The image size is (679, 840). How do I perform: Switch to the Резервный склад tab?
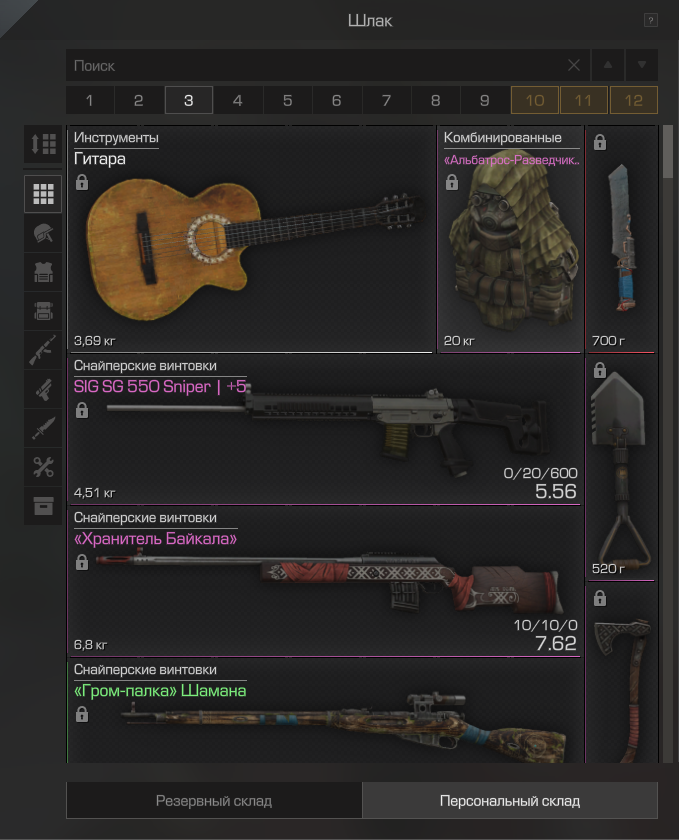tap(214, 801)
